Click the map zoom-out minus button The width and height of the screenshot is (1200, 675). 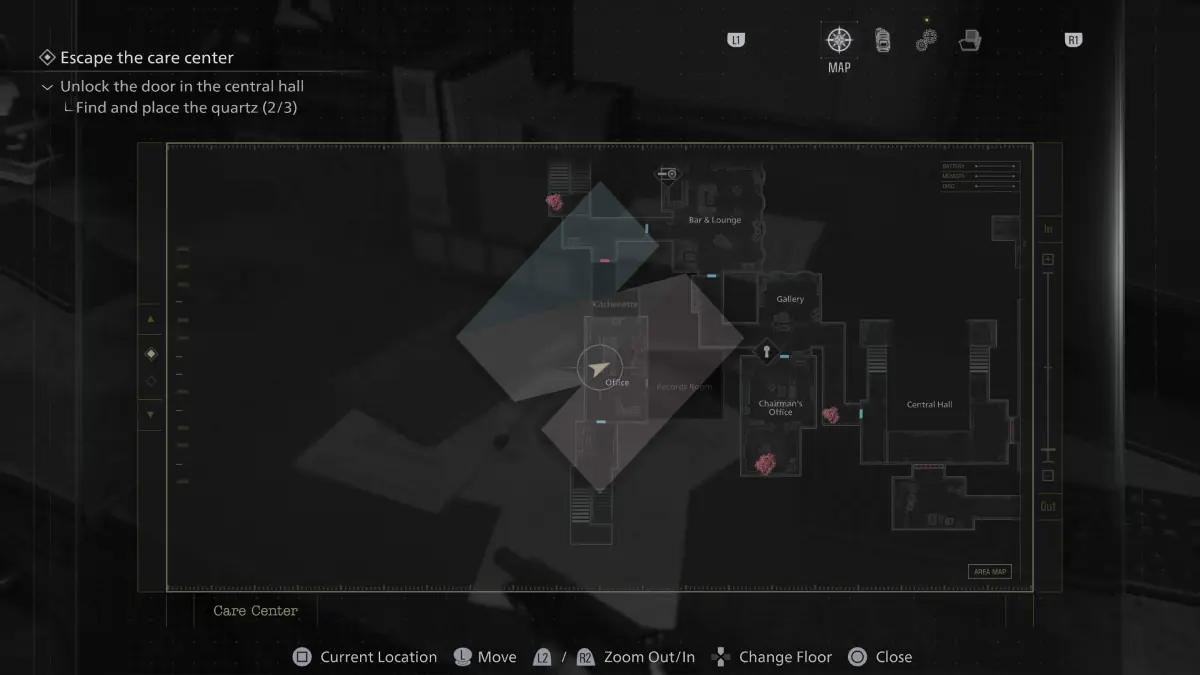coord(1048,476)
